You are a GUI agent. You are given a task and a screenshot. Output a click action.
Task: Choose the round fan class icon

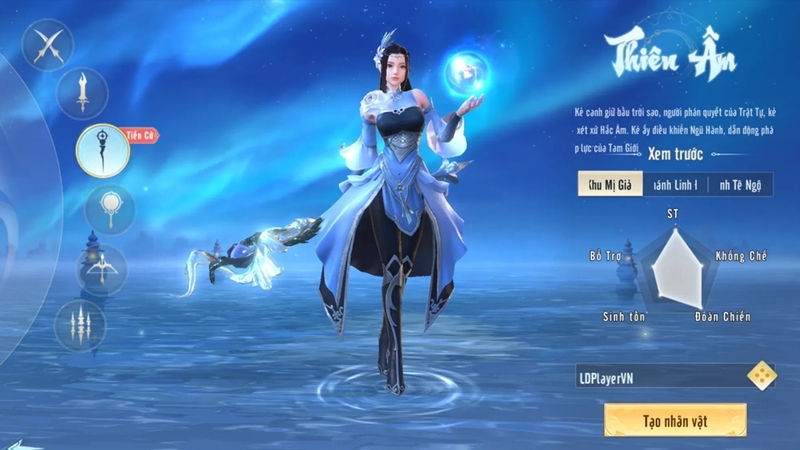[109, 210]
